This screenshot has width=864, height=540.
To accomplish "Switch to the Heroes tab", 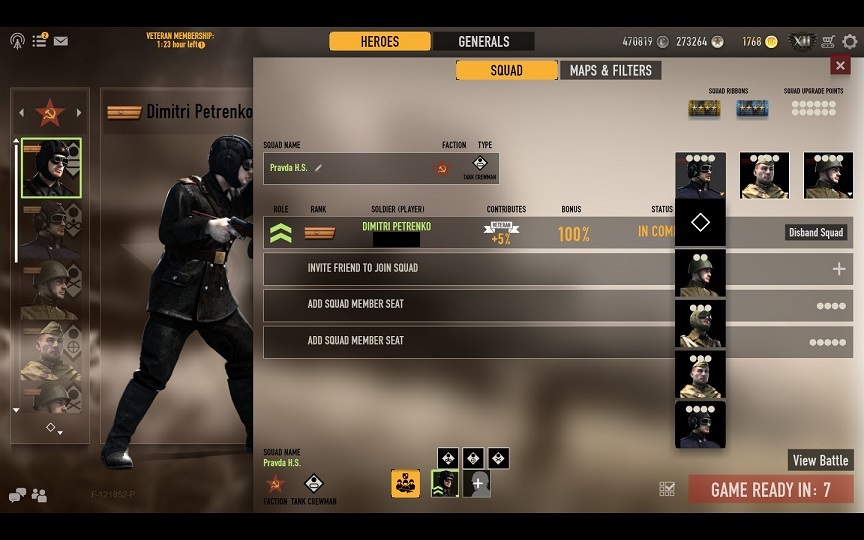I will [x=380, y=41].
